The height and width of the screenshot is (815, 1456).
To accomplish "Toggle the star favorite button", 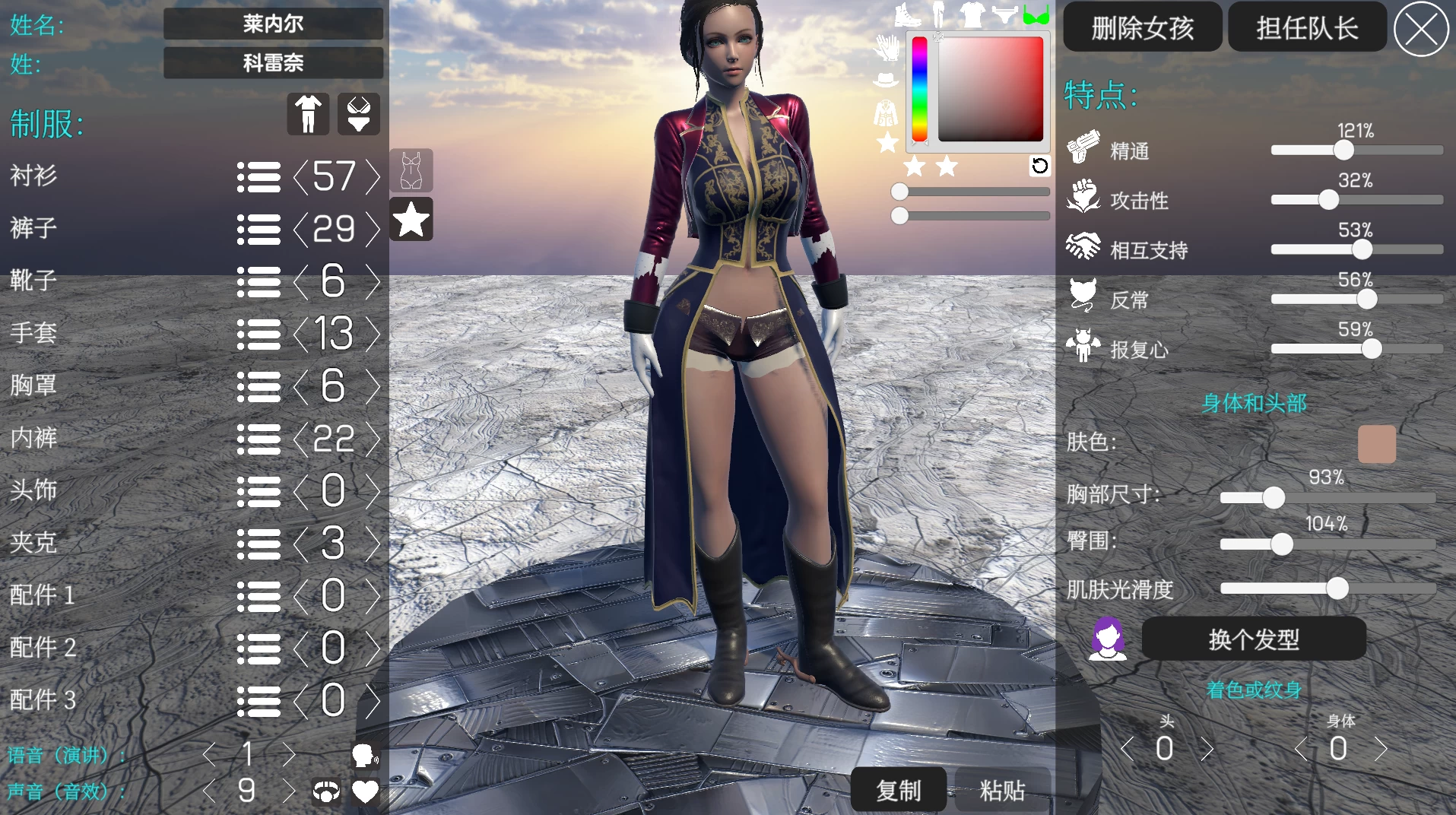I will 411,220.
